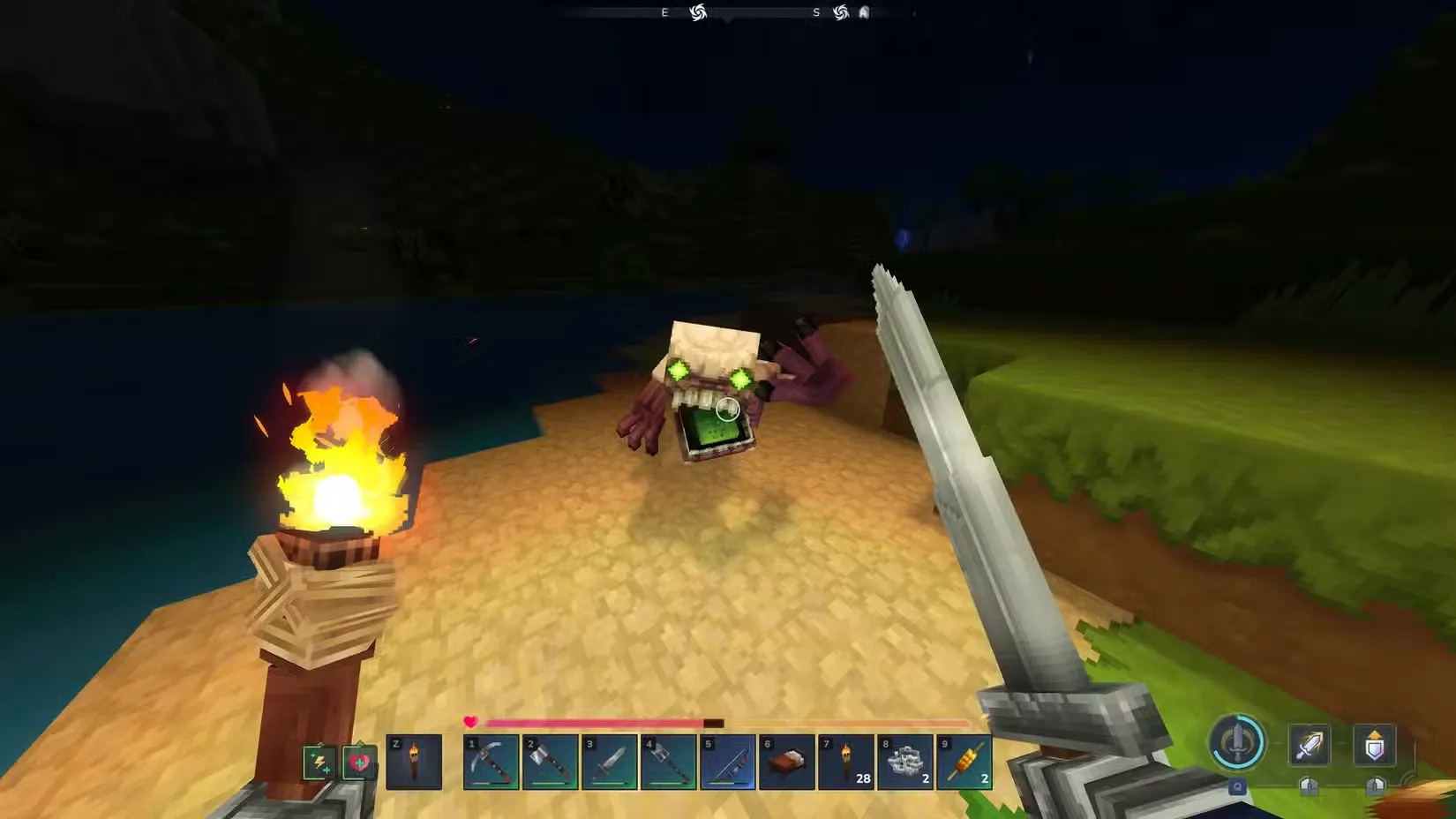The width and height of the screenshot is (1456, 819).
Task: Click the shield block ability icon
Action: coord(1377,746)
